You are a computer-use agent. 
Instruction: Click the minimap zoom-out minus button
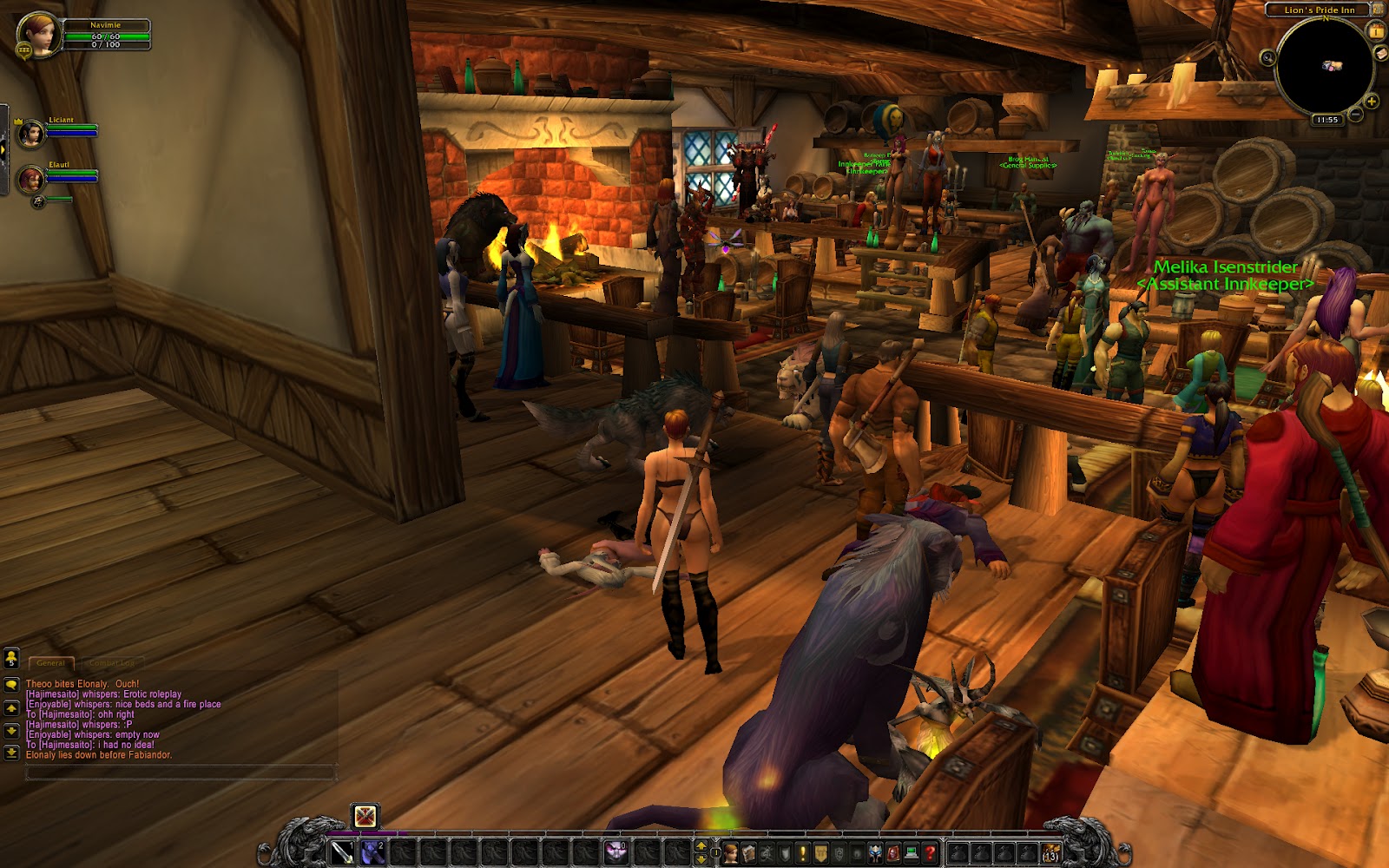tap(1355, 113)
